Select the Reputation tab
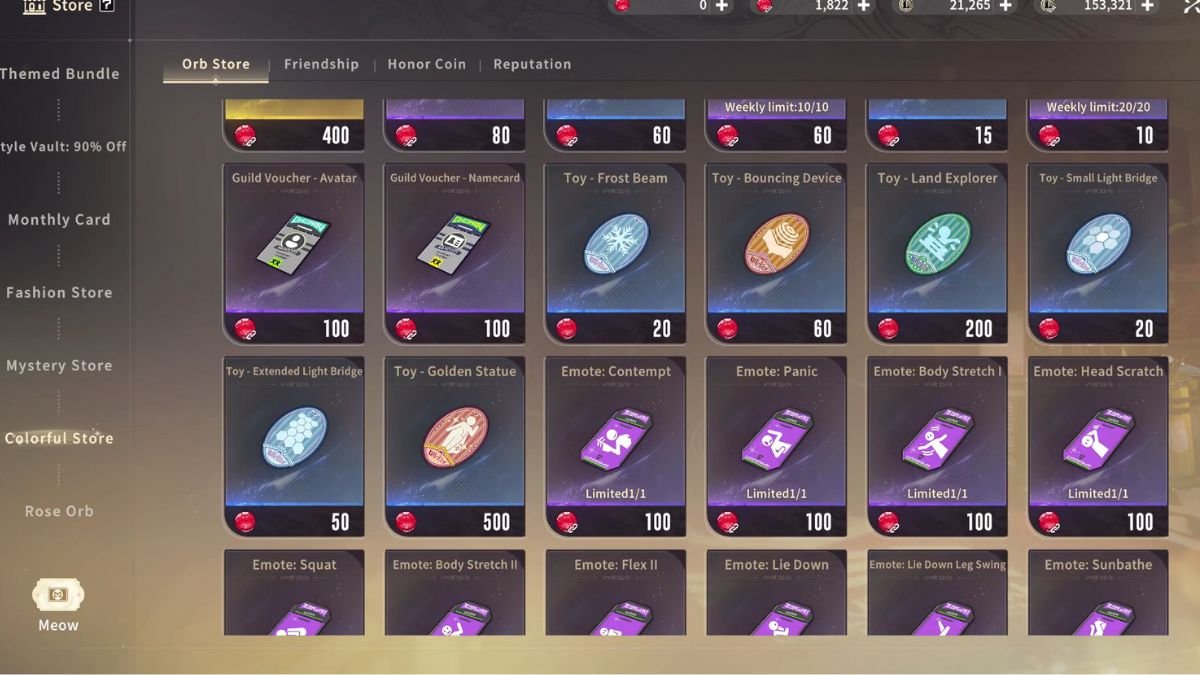The height and width of the screenshot is (675, 1200). pos(532,64)
